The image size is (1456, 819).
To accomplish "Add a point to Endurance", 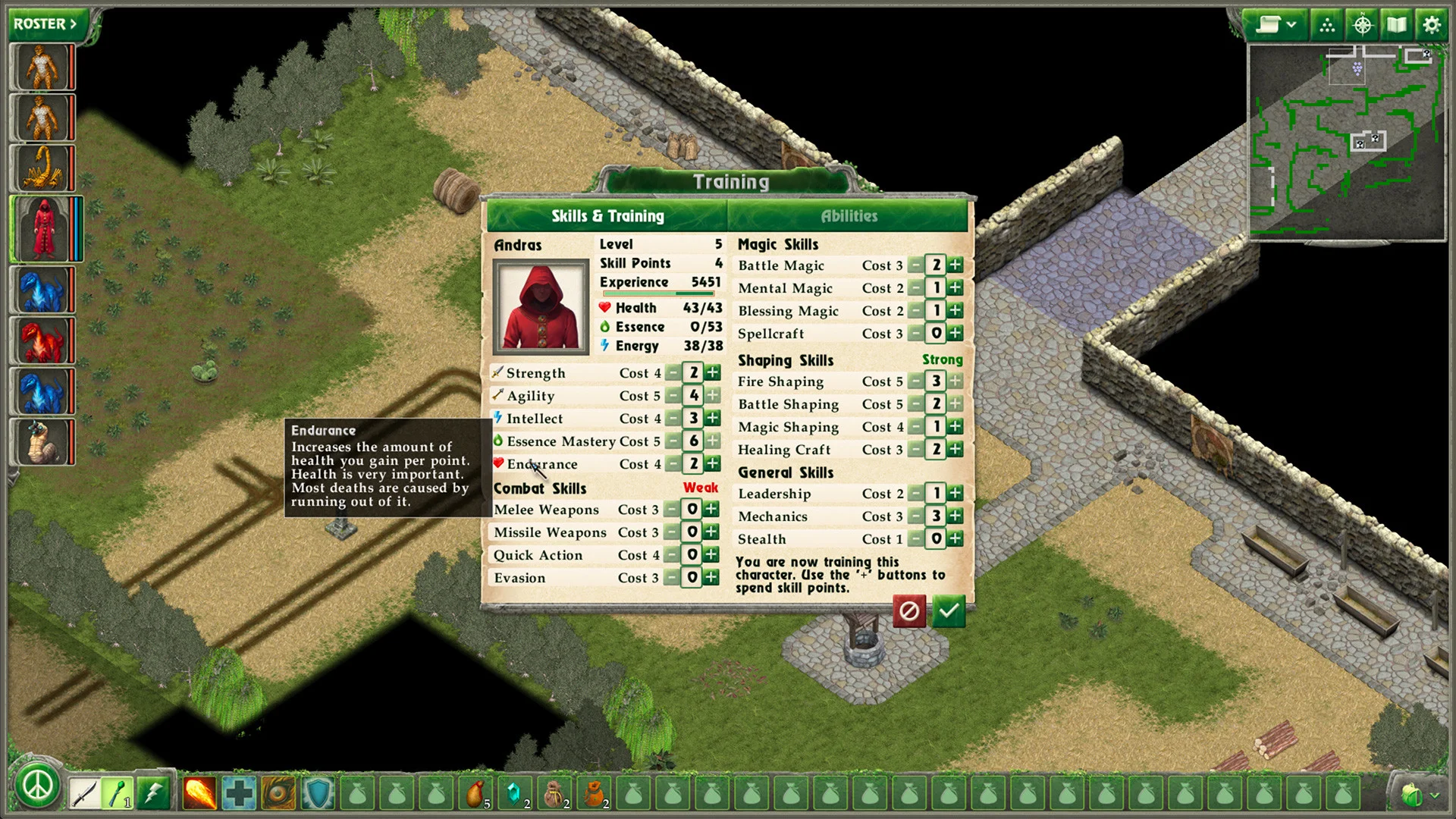I will [713, 463].
